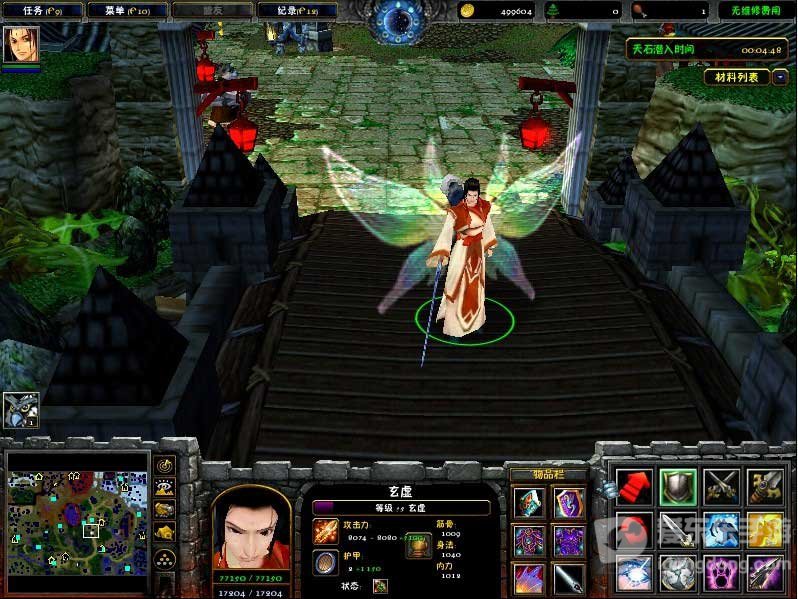Collapse the 材料列表 panel with its arrow button

tap(780, 77)
